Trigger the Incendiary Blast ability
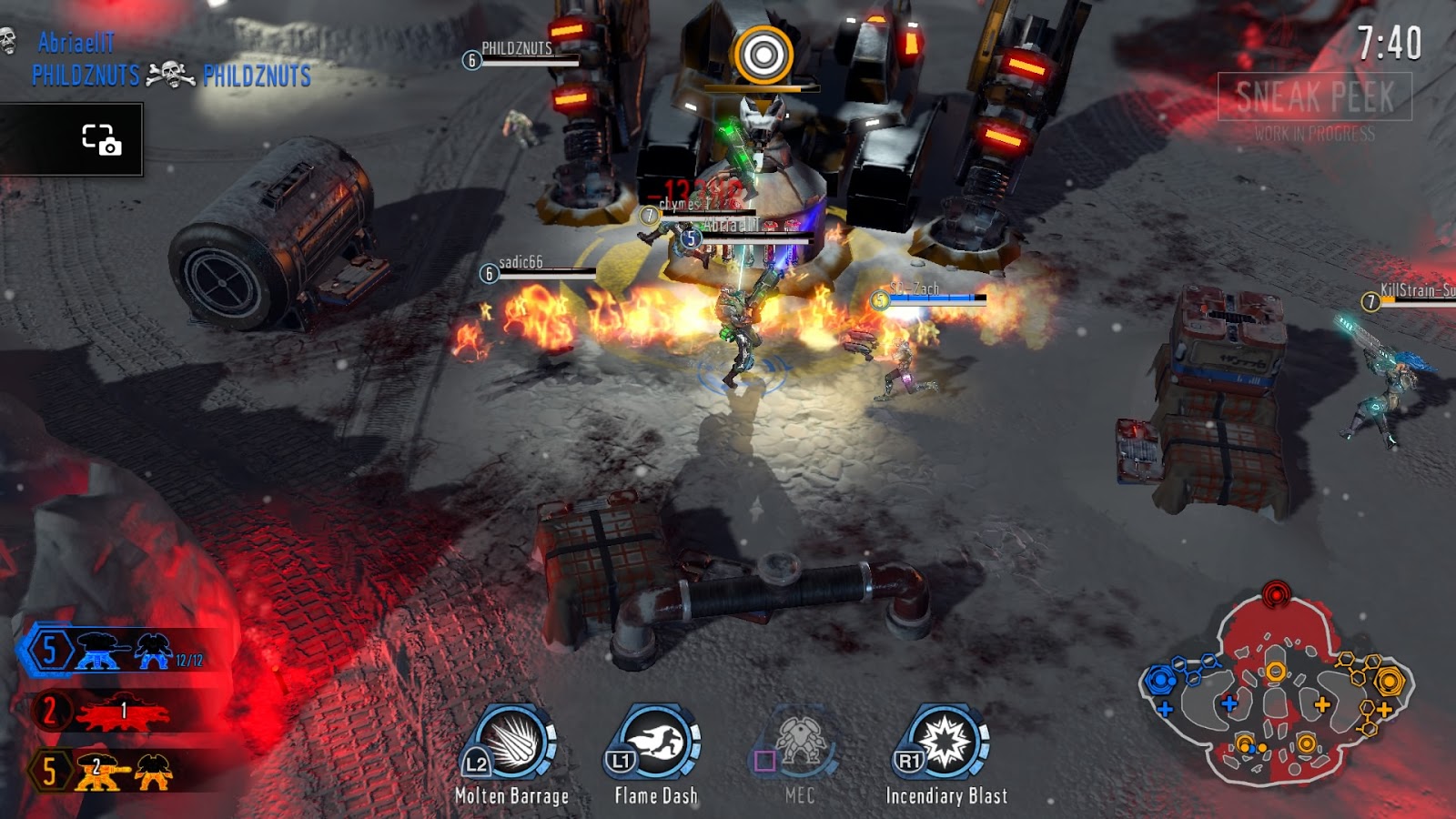Screen dimensions: 1456x819 pyautogui.click(x=946, y=743)
